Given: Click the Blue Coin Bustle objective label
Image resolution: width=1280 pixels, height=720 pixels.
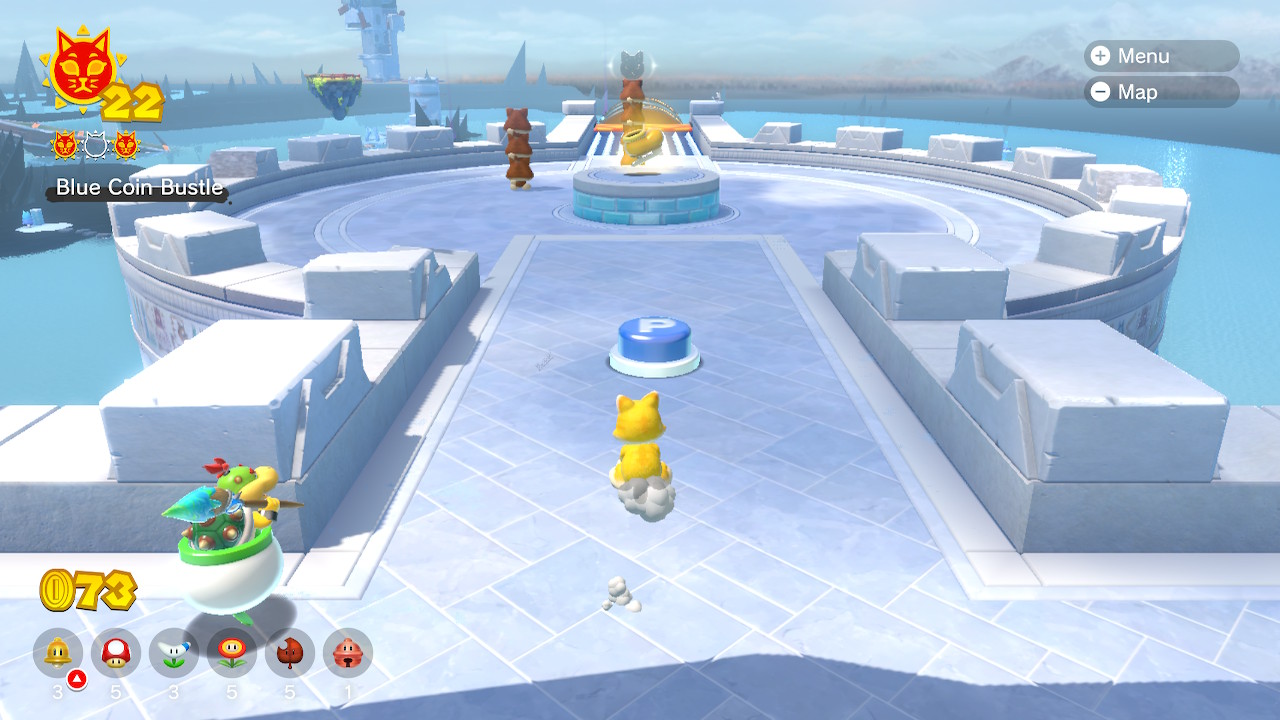Looking at the screenshot, I should (139, 188).
